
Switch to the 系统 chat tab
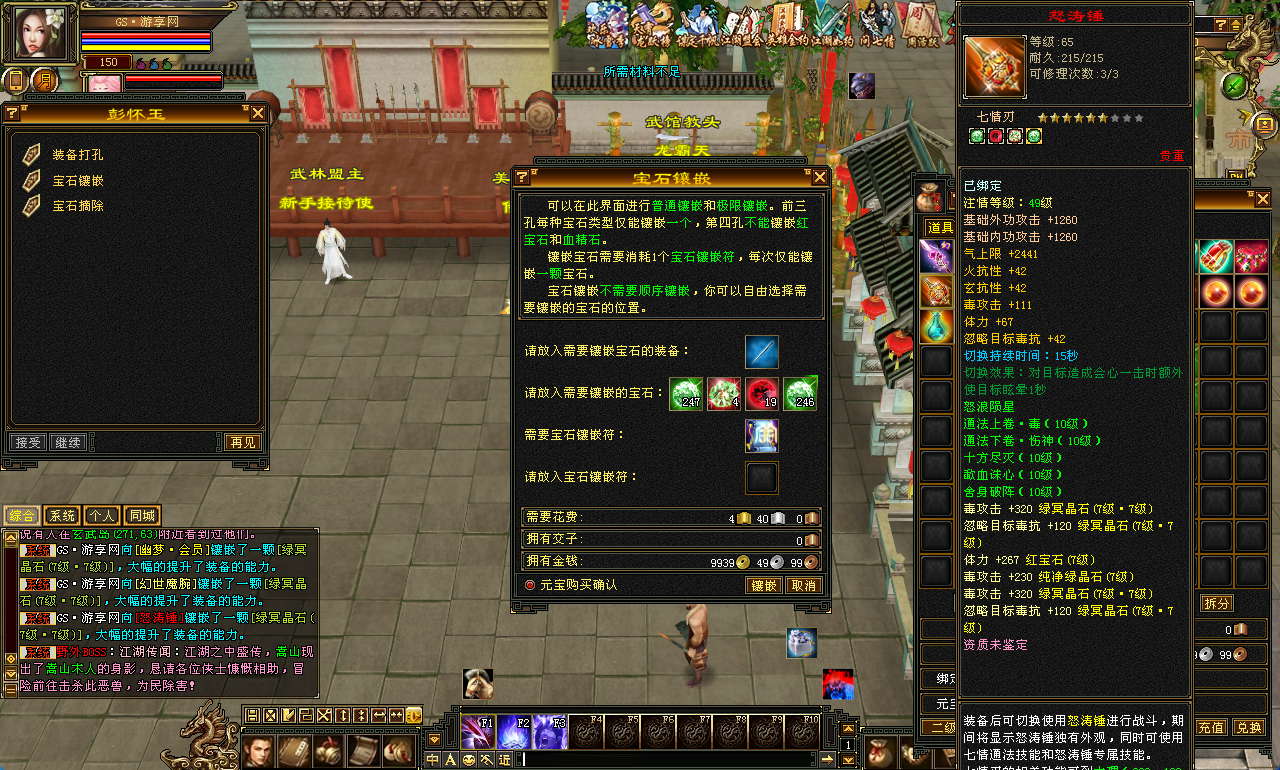[62, 516]
